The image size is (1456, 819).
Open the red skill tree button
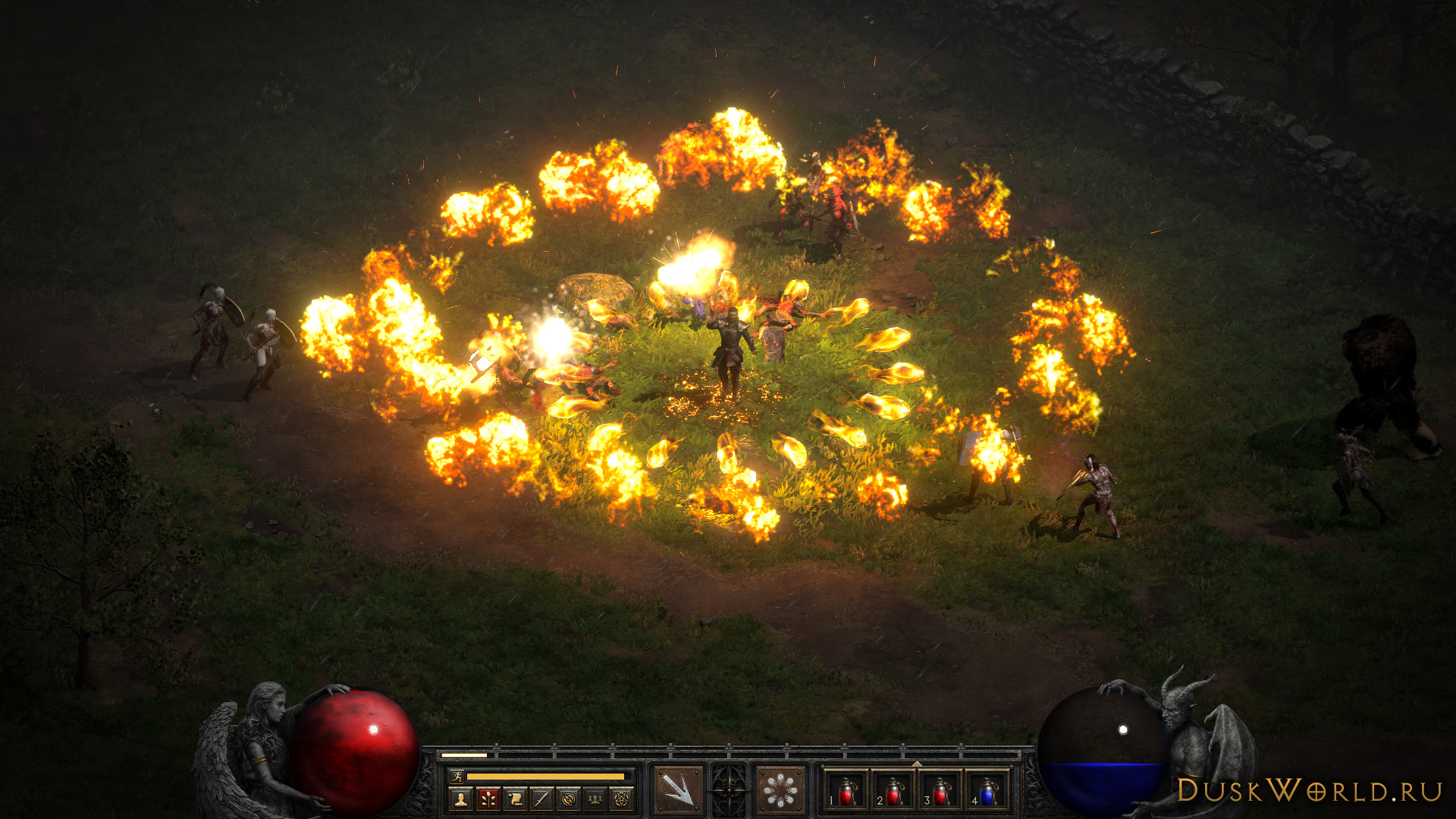[x=487, y=799]
